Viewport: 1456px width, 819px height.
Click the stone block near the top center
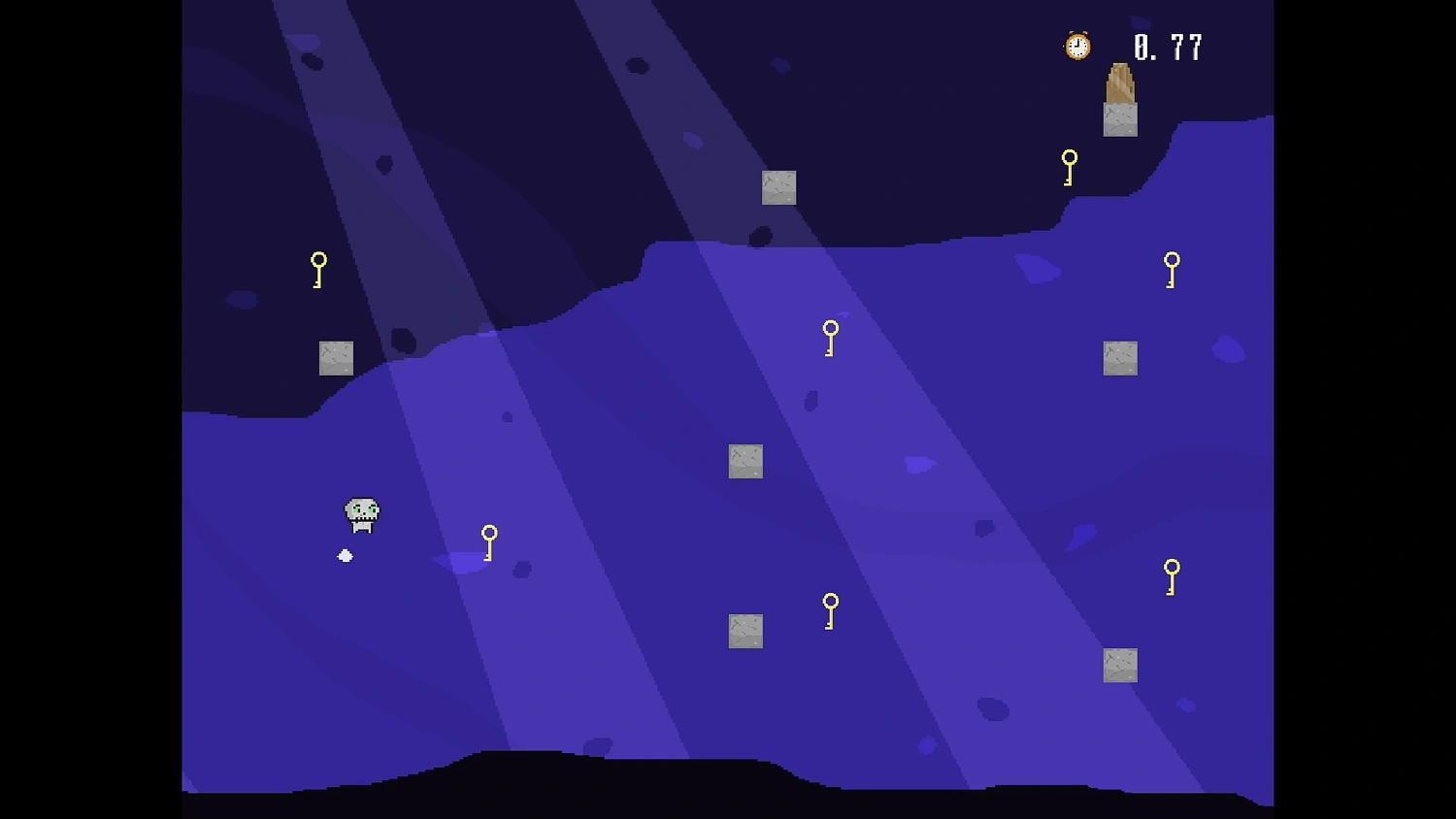tap(778, 186)
